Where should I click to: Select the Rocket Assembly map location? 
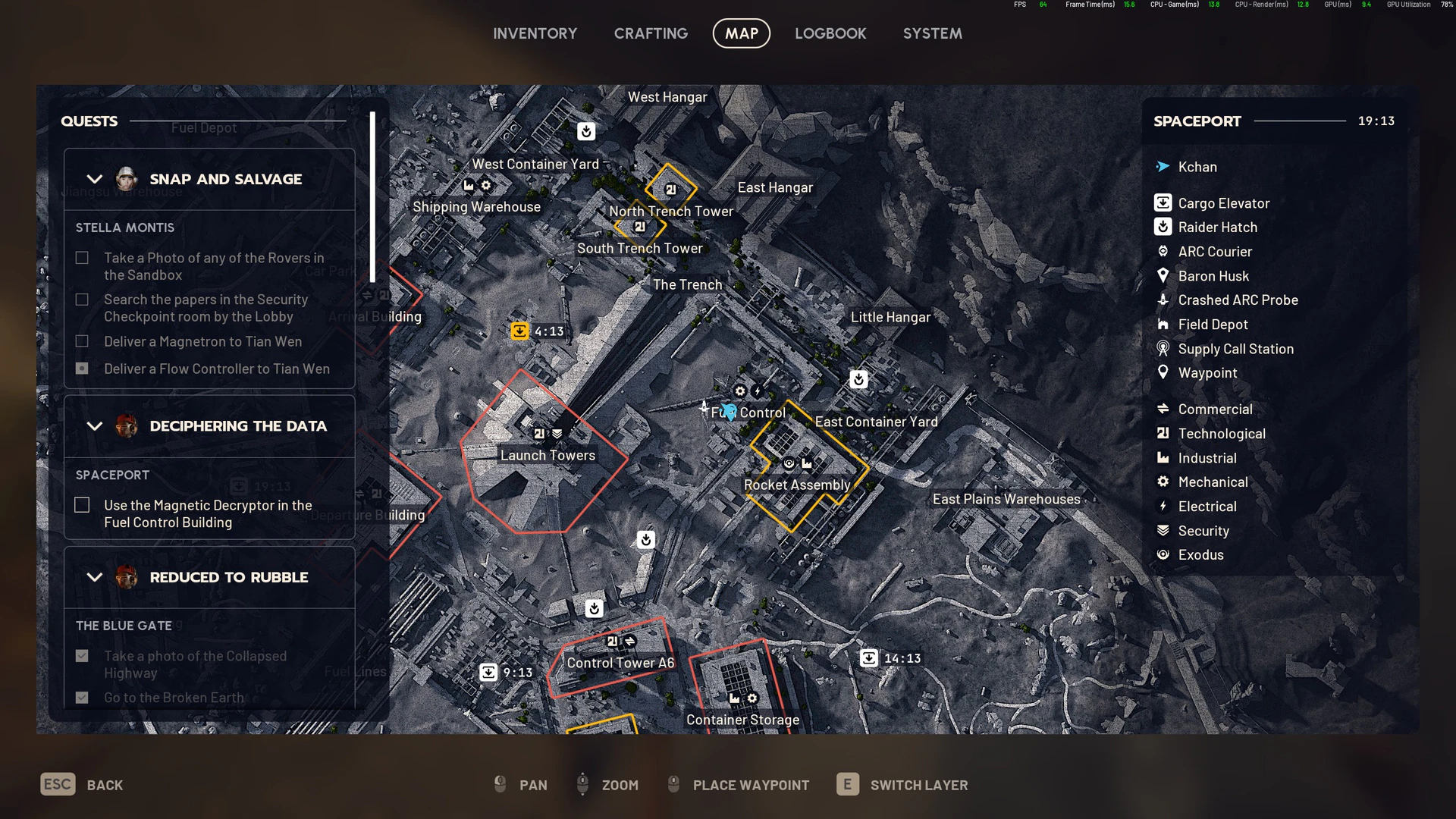pos(797,485)
